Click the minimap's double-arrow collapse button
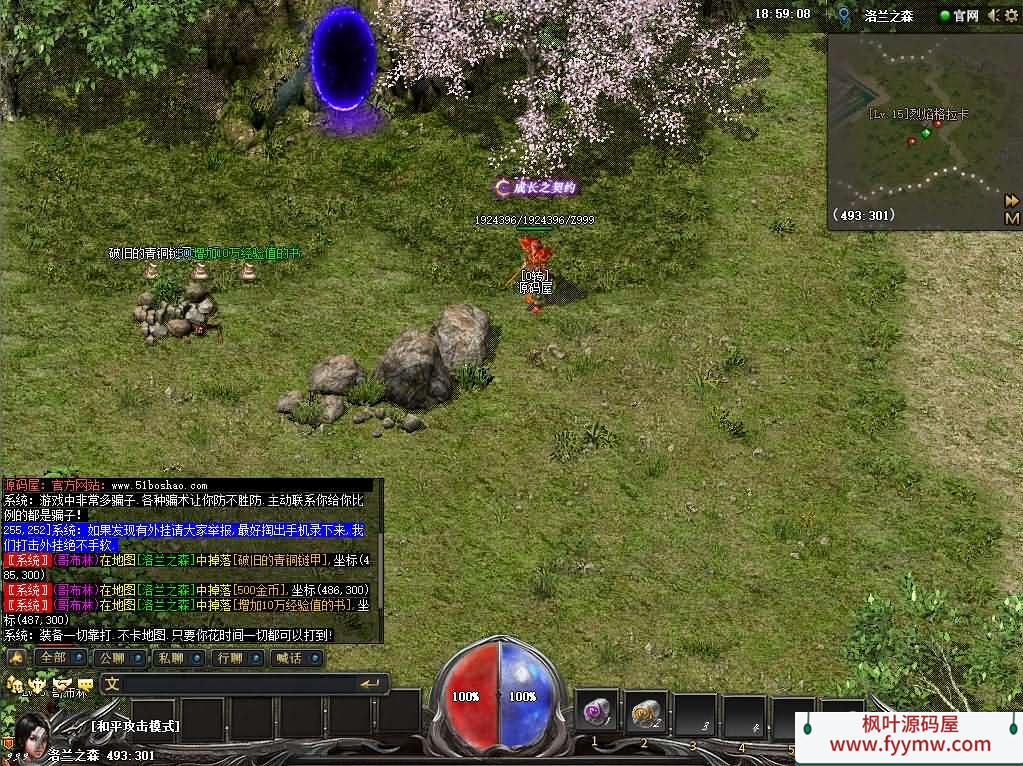Screen dimensions: 1023x766 1011,200
